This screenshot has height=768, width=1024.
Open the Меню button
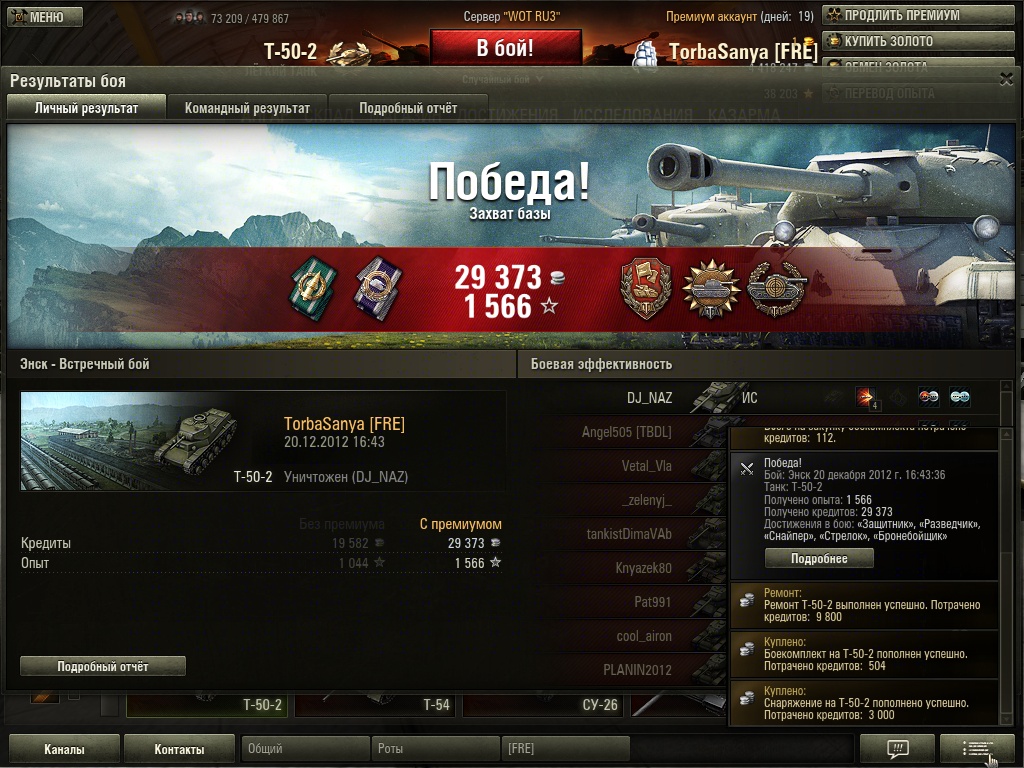[x=37, y=17]
